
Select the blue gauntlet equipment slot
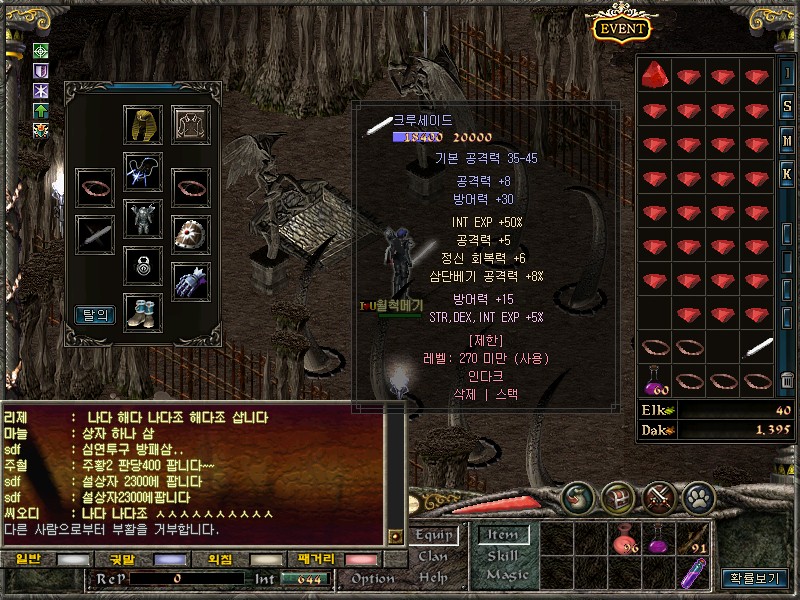click(x=190, y=281)
